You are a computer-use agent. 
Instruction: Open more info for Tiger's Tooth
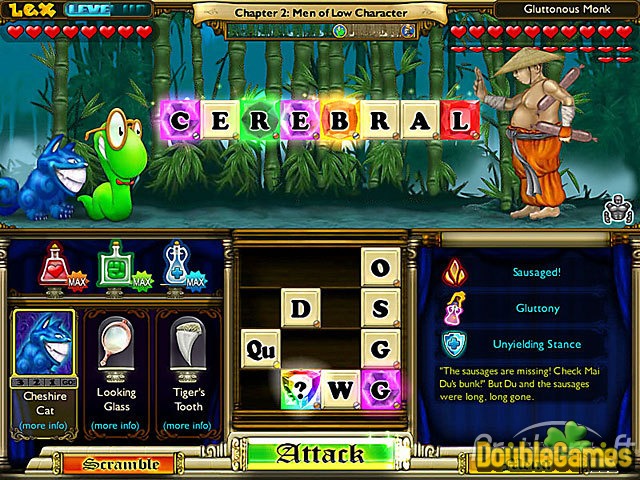click(188, 426)
